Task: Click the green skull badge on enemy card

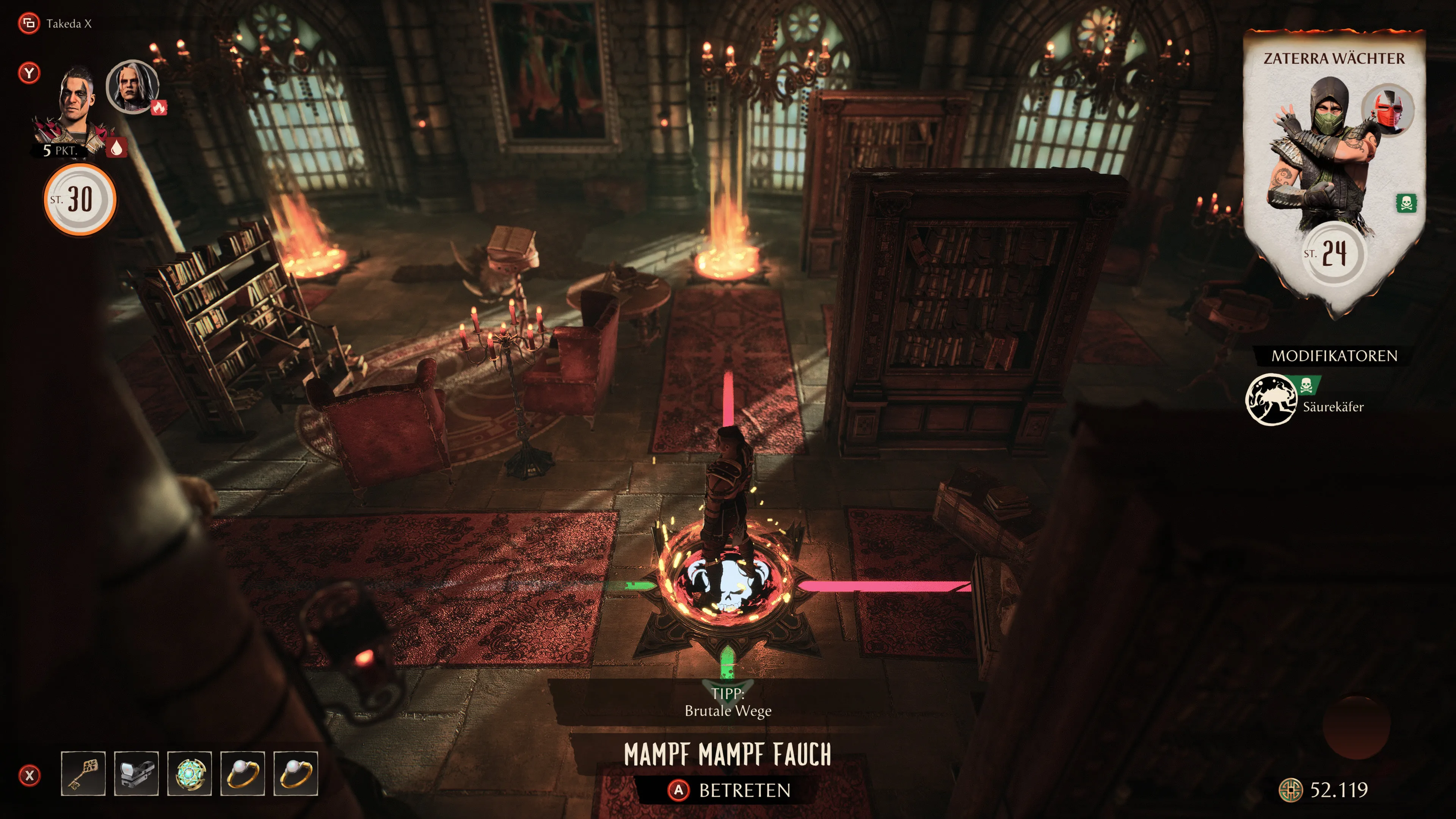Action: click(1406, 203)
